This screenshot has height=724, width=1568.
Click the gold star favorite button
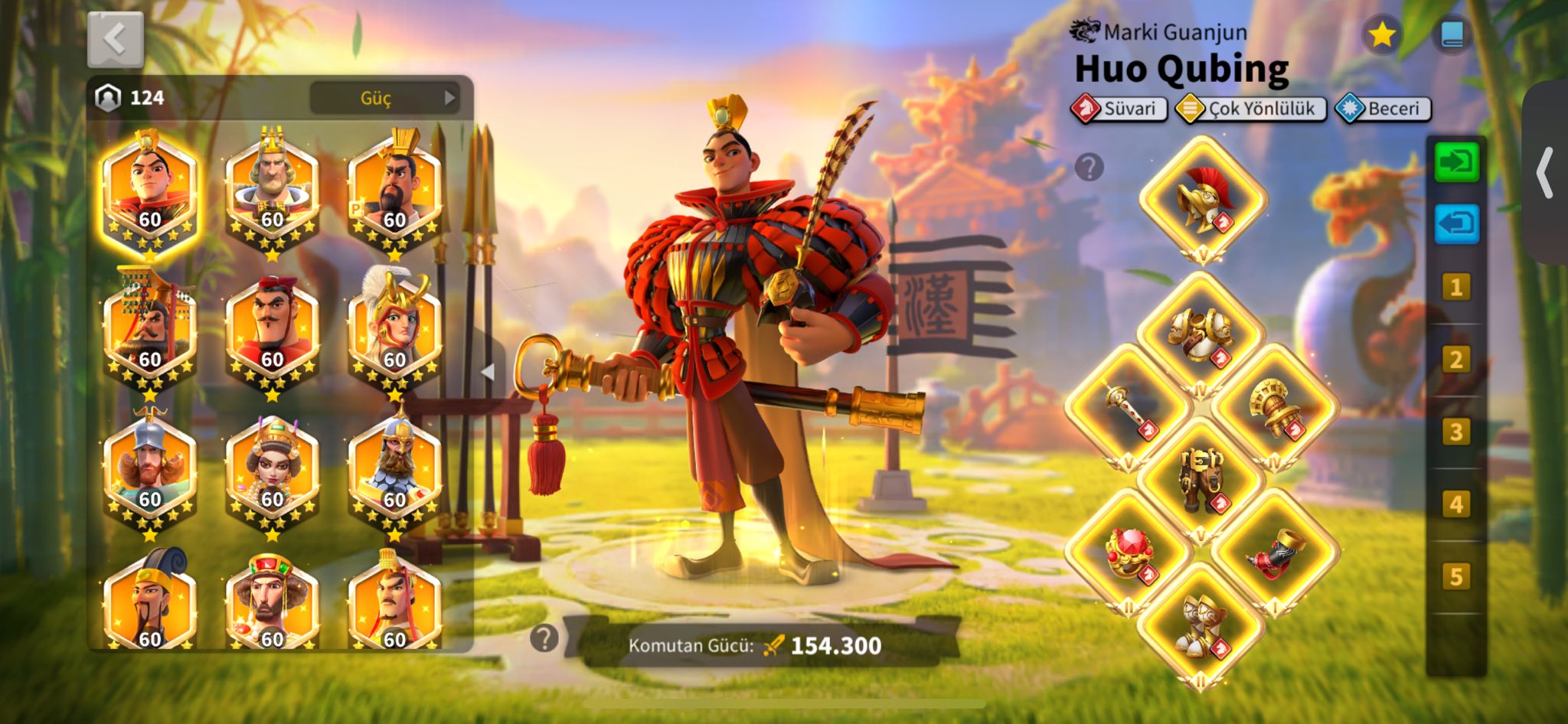pos(1381,34)
